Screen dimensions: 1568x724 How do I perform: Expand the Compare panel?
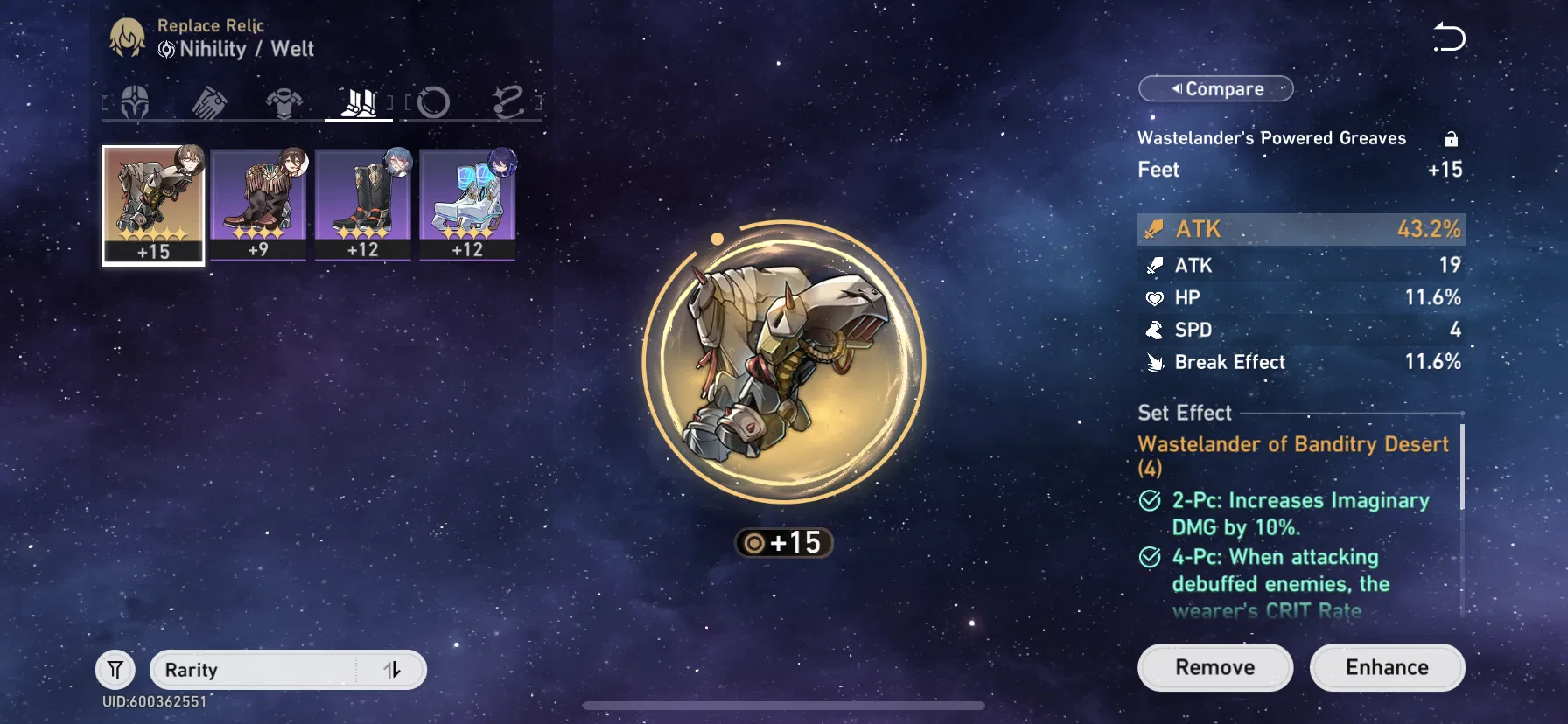[1215, 88]
